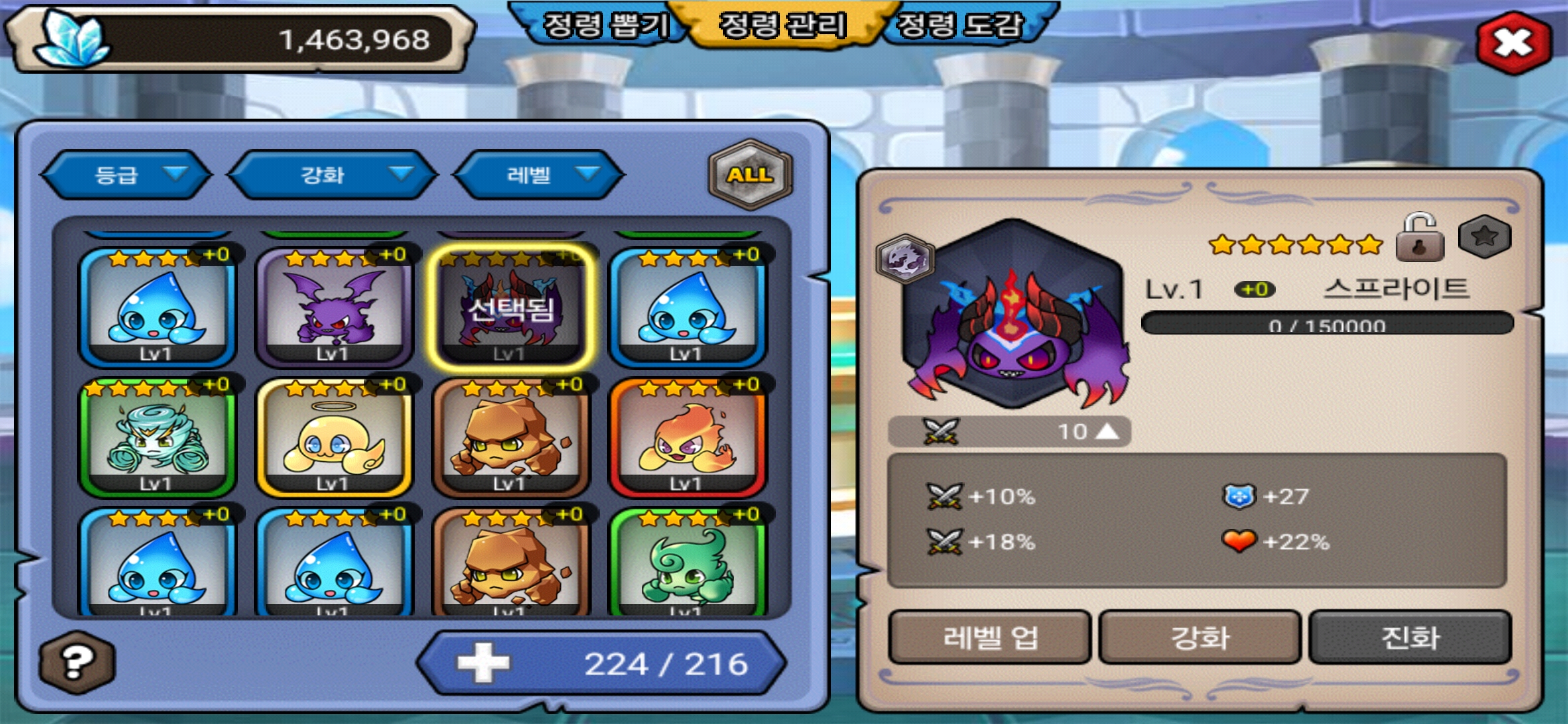Toggle the padlock on the selected spirit
Image resolution: width=1568 pixels, height=724 pixels.
point(1419,238)
